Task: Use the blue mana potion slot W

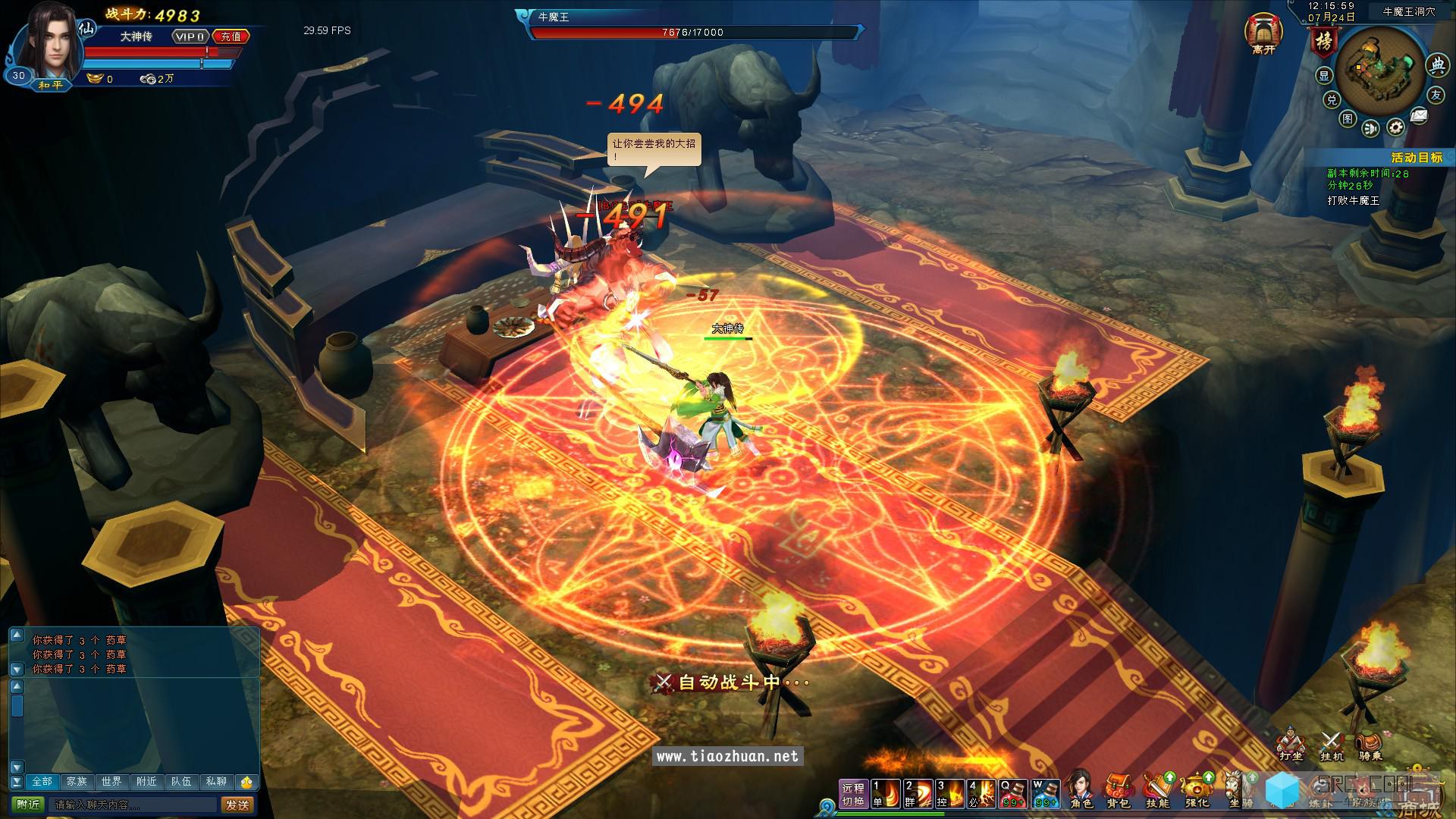Action: (1046, 793)
